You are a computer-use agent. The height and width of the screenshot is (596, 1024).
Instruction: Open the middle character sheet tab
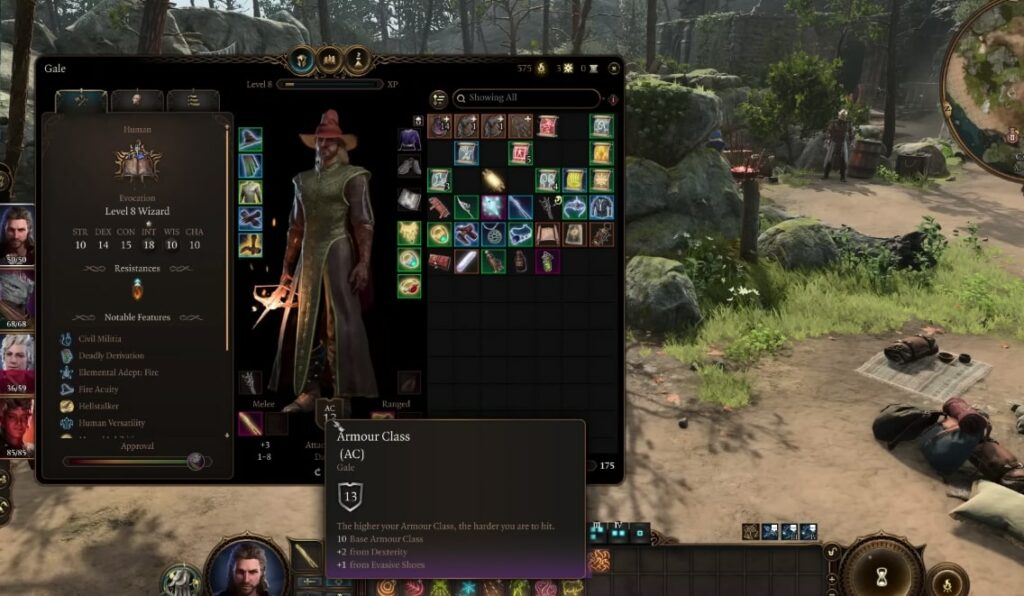(138, 100)
